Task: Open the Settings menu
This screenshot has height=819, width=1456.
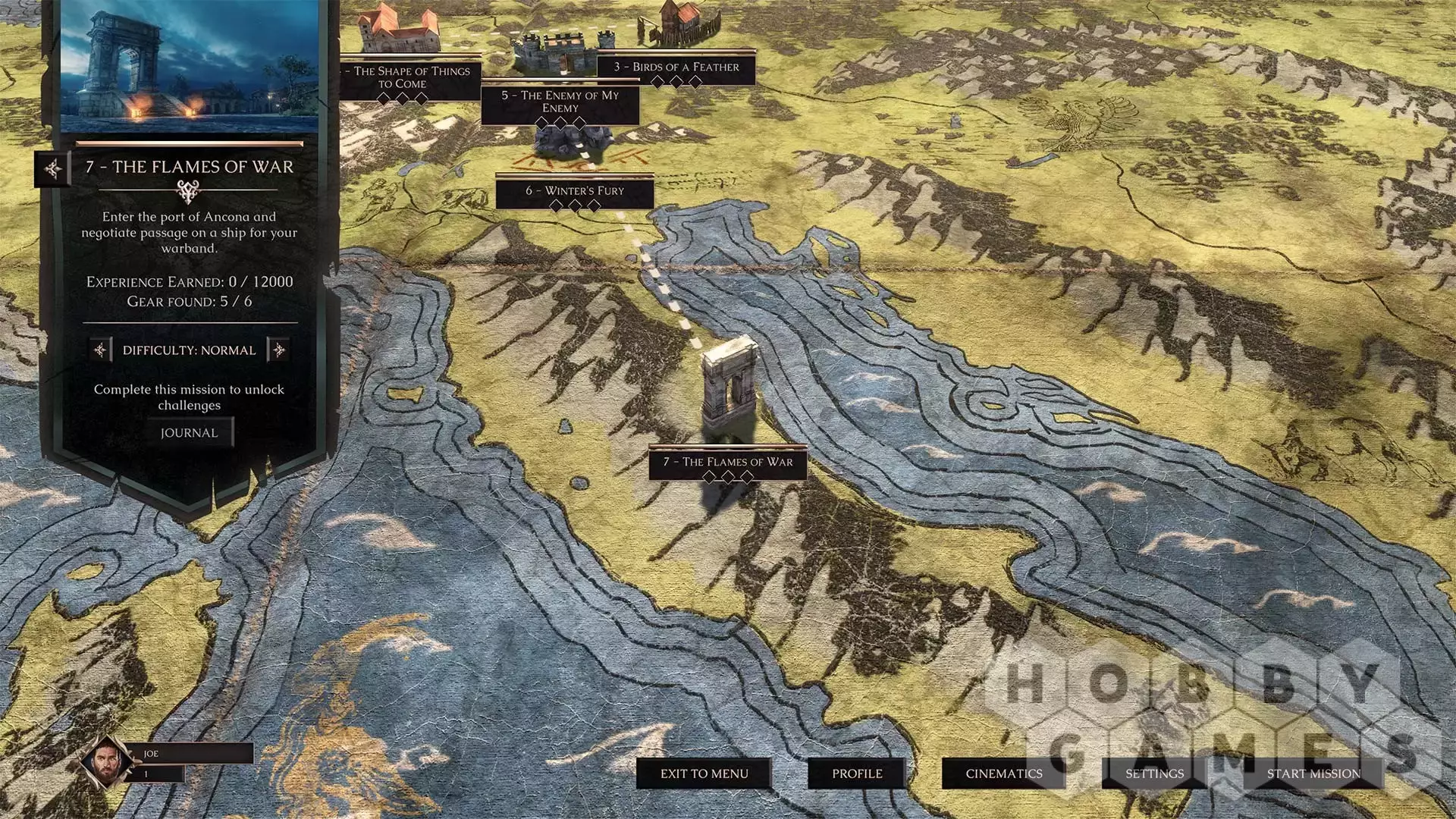Action: 1154,773
